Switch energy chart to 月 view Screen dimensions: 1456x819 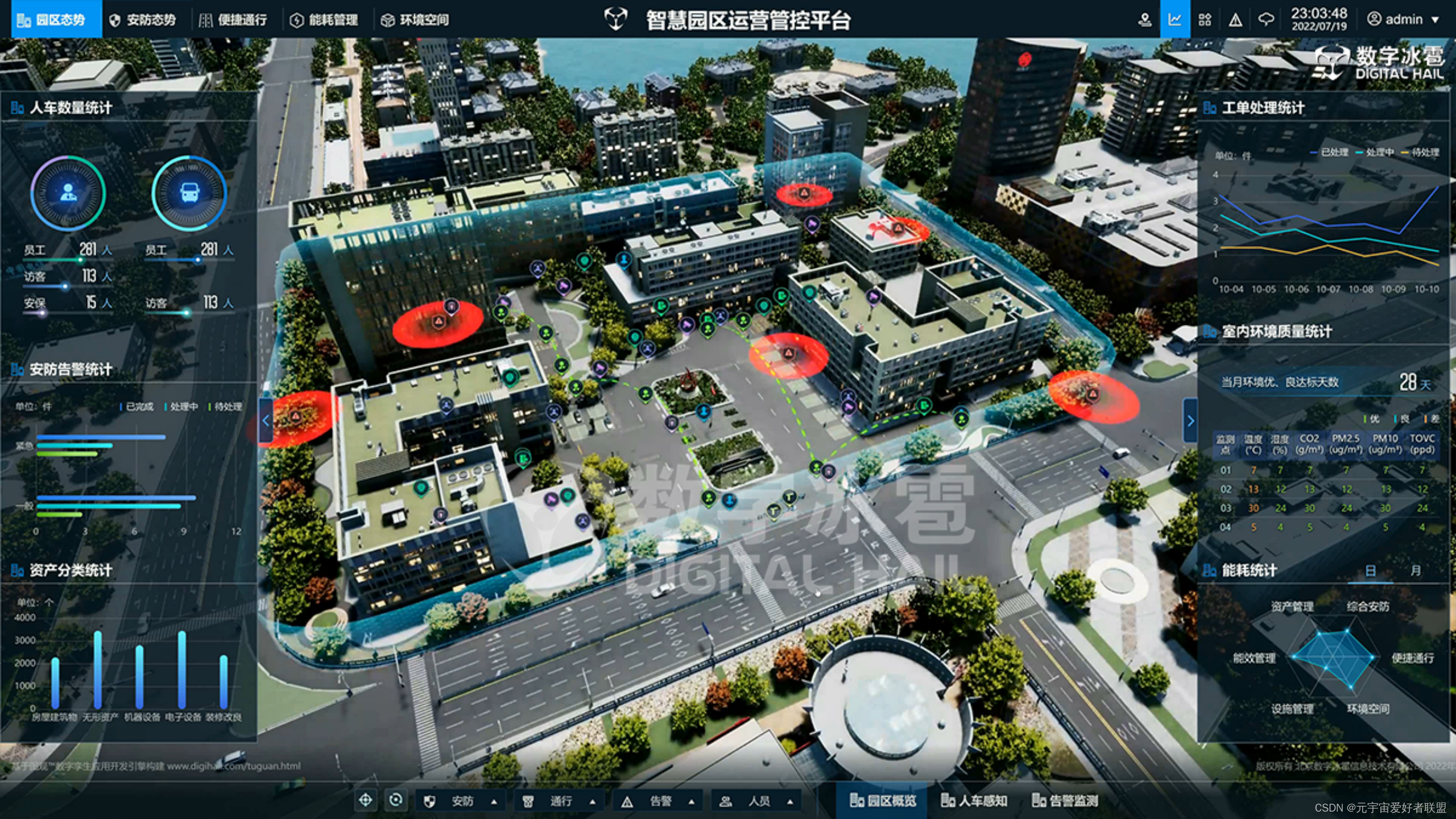pos(1416,570)
